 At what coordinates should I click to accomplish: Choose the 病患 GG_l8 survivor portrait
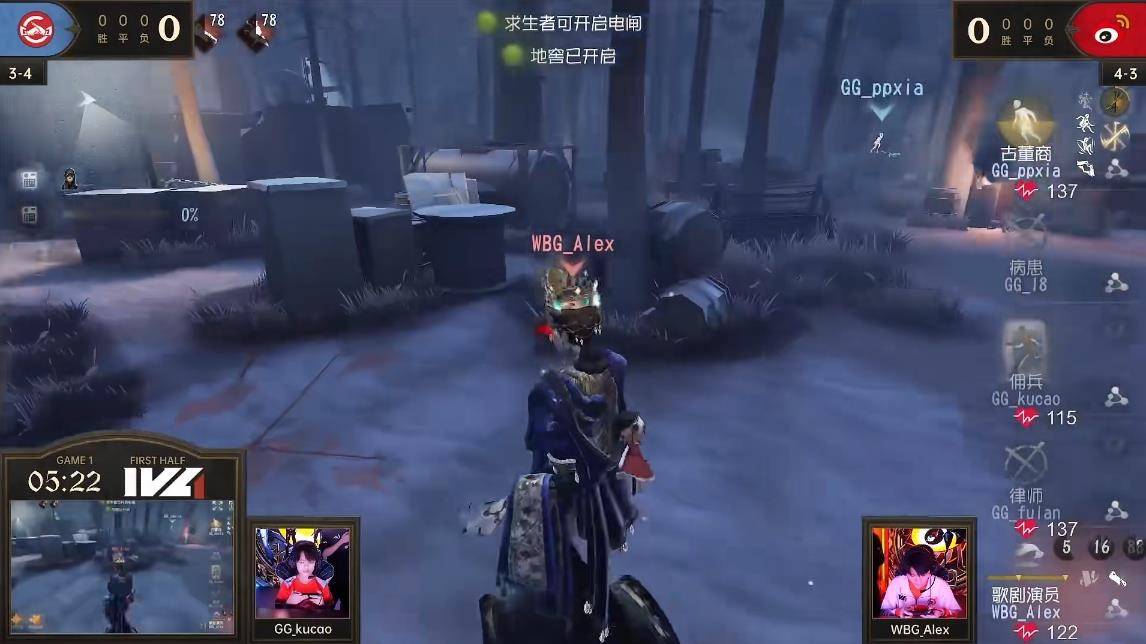pos(1025,233)
